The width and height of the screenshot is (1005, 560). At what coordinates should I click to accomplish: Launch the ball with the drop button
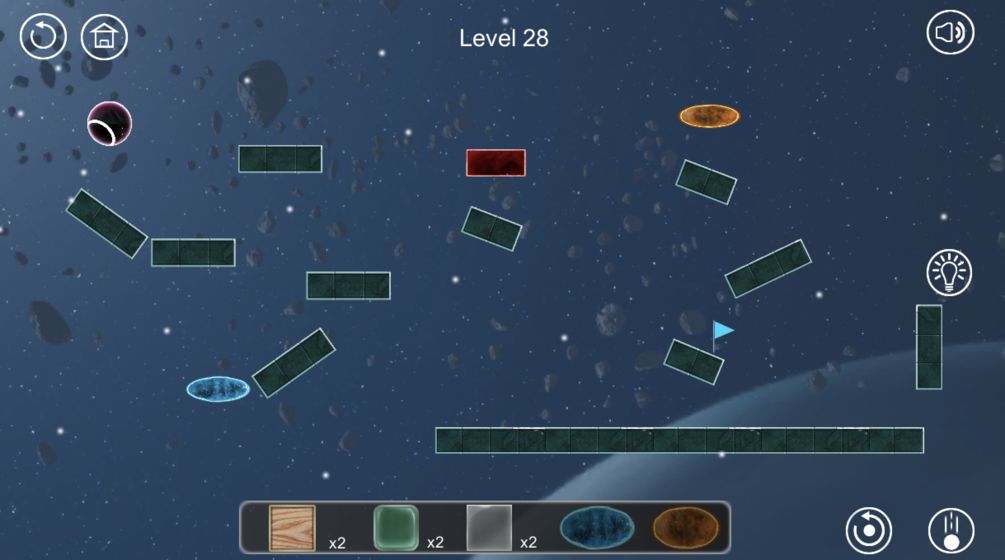point(951,529)
